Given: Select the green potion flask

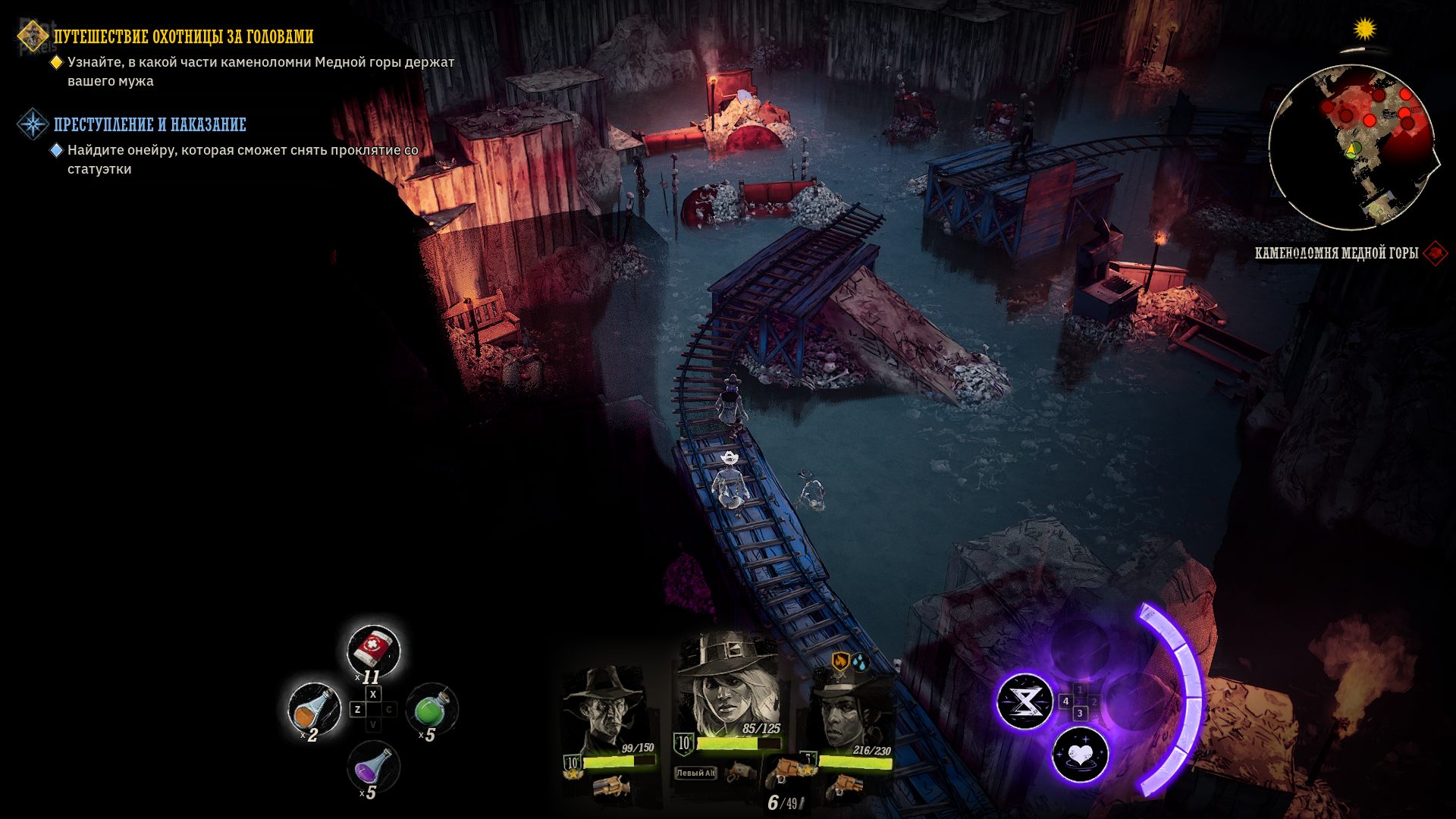Looking at the screenshot, I should click(x=431, y=708).
